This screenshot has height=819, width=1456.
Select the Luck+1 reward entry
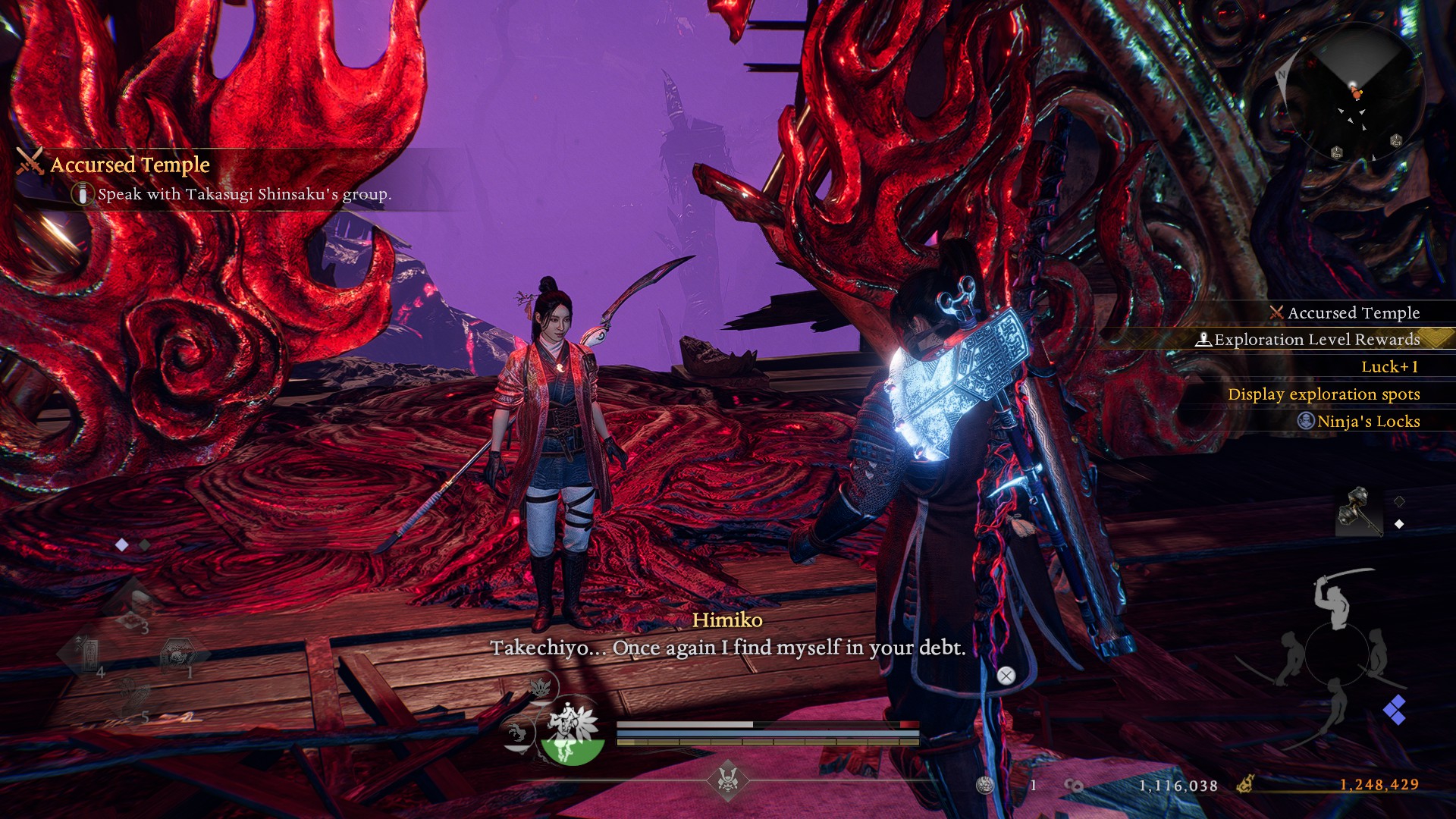tap(1389, 367)
